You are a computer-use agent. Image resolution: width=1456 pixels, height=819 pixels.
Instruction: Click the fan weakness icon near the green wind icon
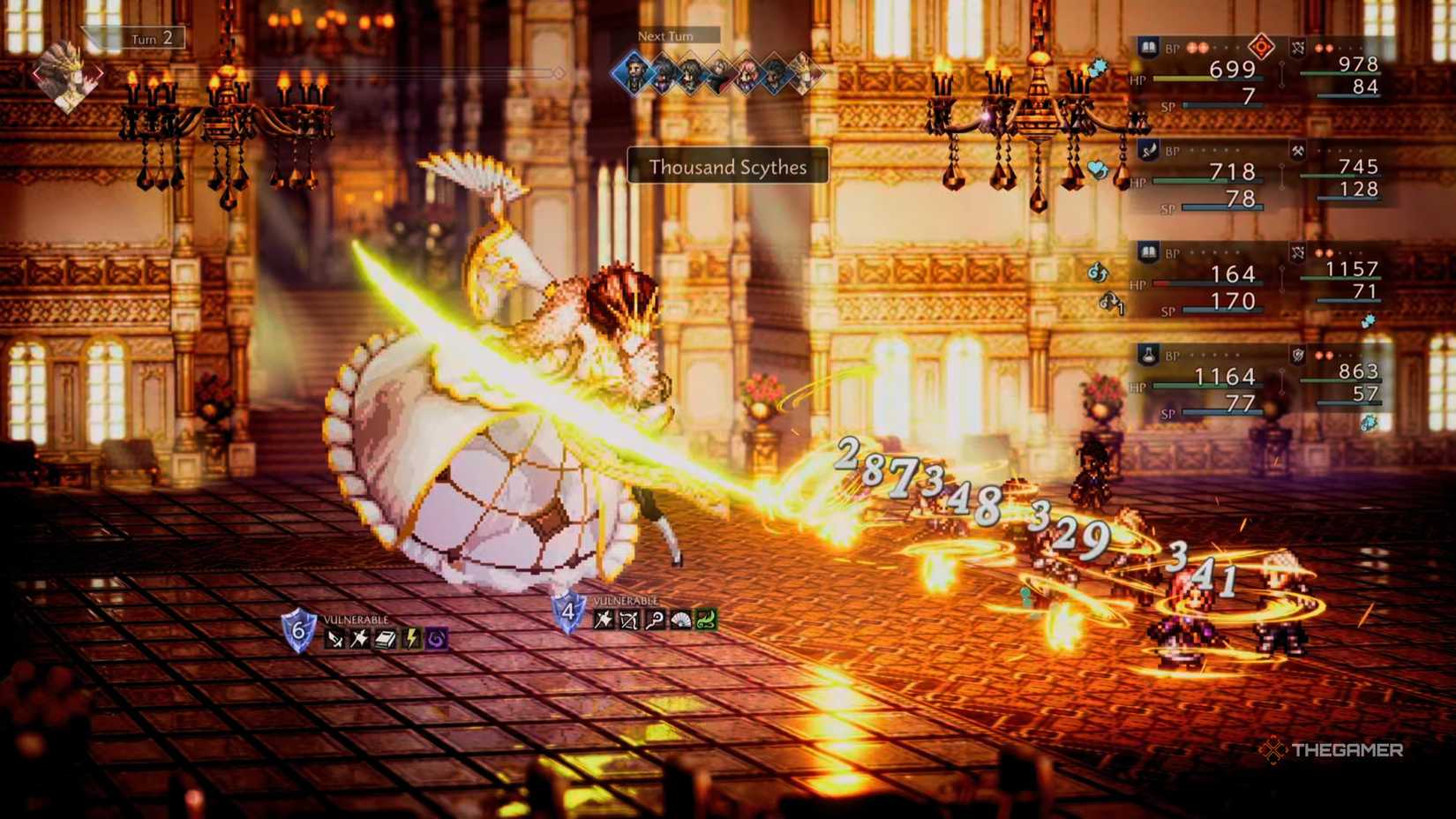pos(679,619)
